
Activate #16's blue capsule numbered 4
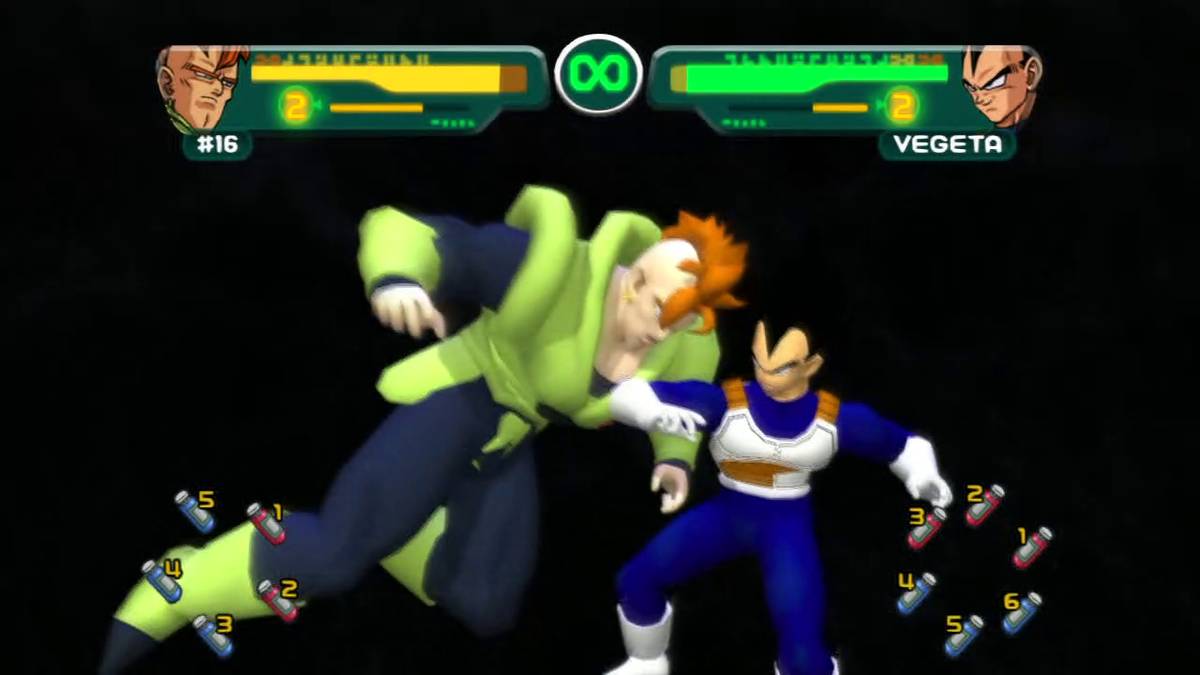pos(162,580)
